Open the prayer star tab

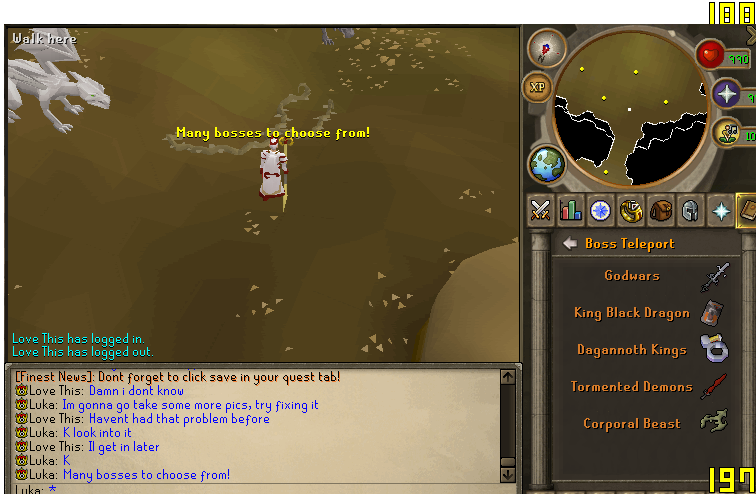[719, 210]
